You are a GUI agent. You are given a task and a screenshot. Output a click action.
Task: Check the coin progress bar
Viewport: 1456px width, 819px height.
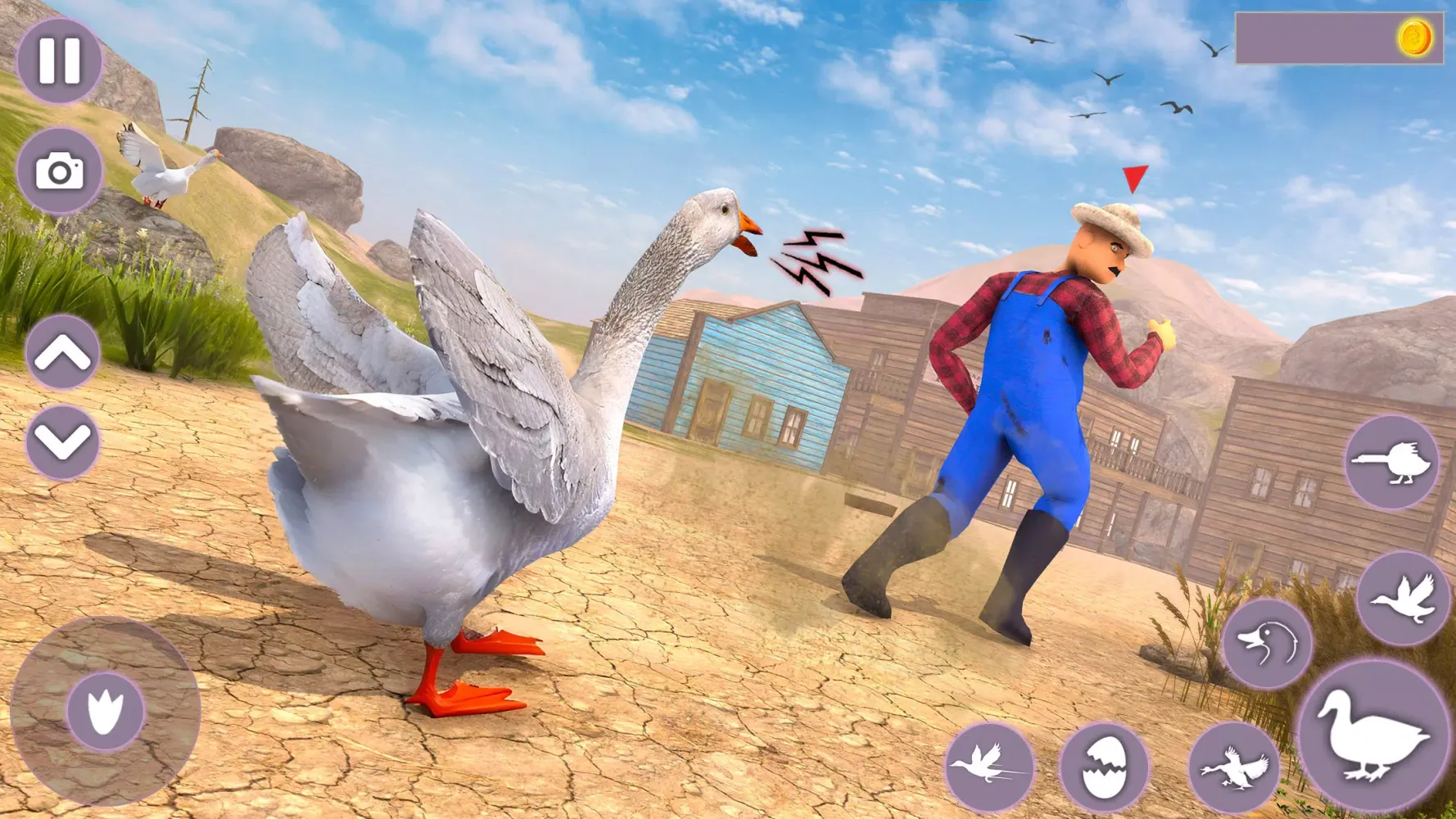coord(1318,37)
